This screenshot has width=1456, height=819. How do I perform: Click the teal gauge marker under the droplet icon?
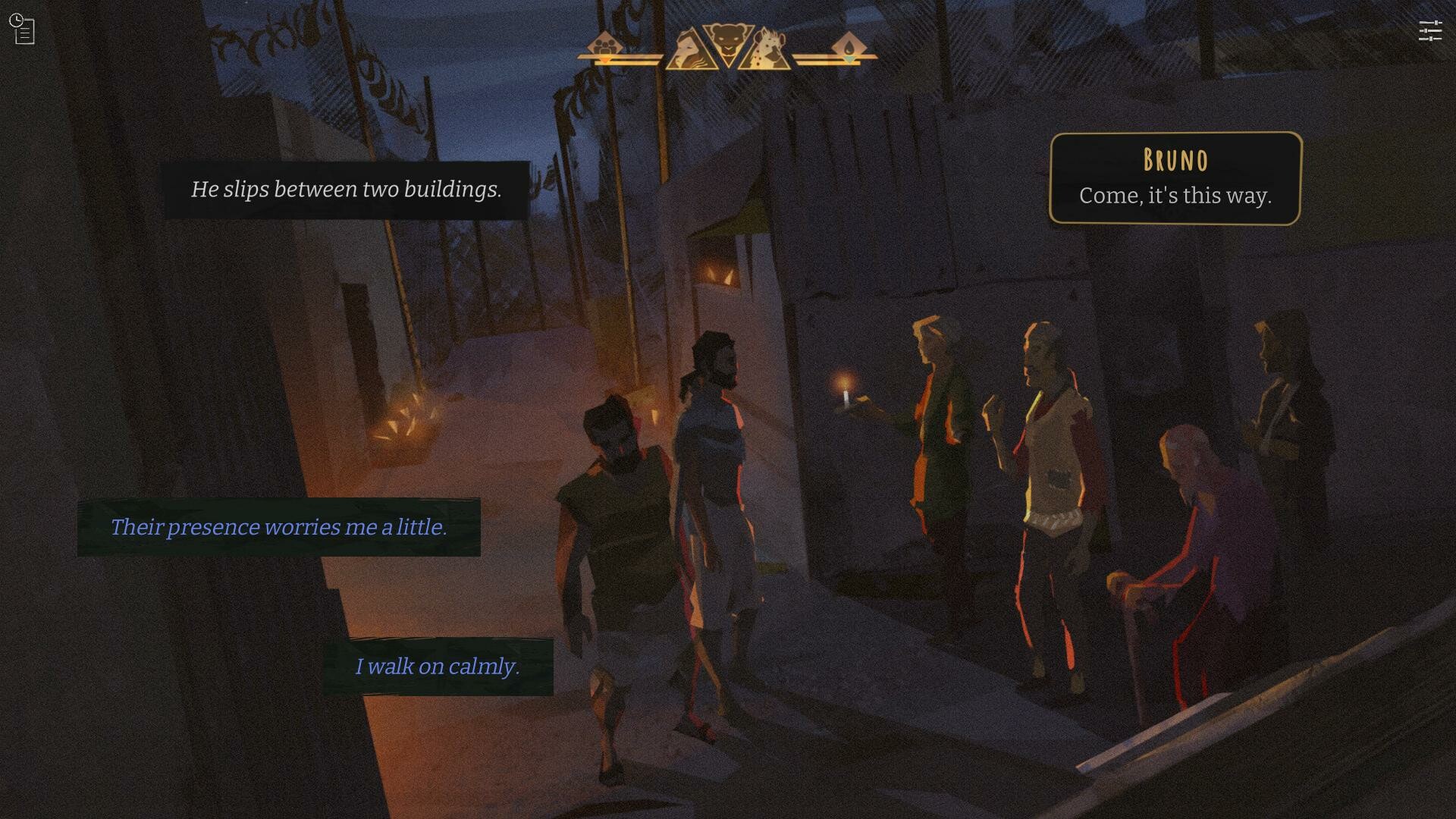(850, 60)
